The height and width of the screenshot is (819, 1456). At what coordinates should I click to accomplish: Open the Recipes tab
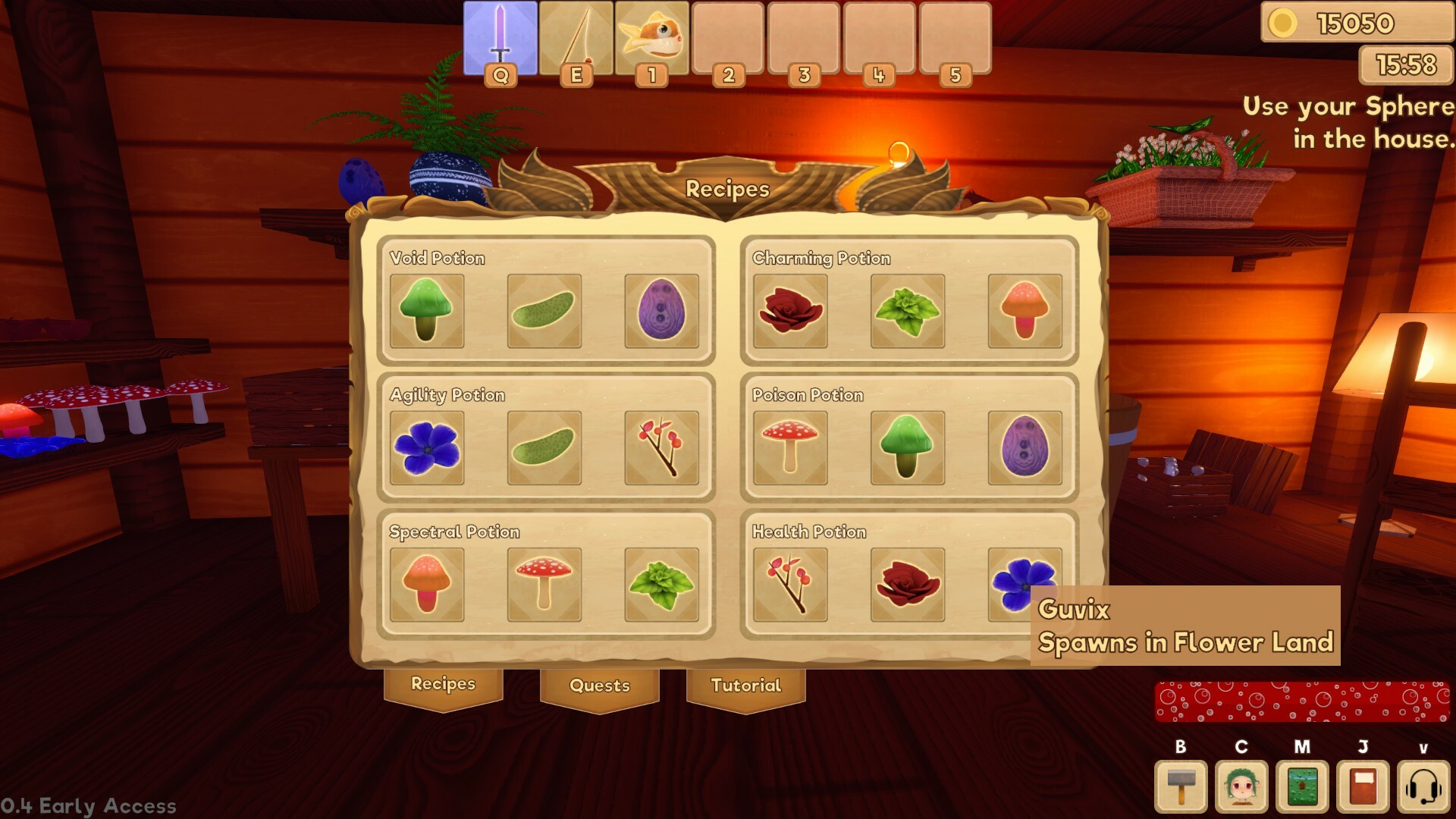443,685
